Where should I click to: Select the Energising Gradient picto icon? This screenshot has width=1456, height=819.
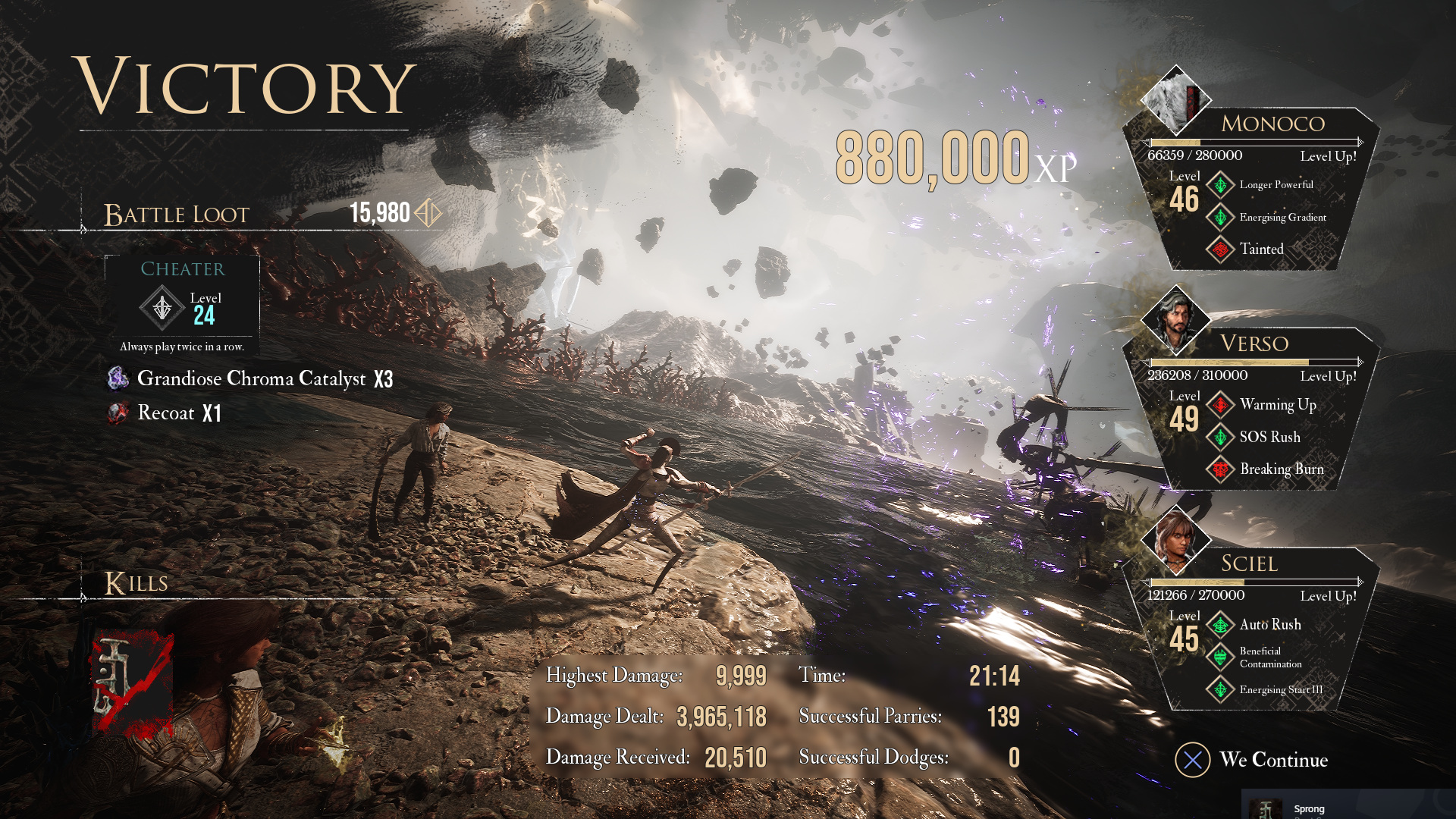pos(1220,218)
